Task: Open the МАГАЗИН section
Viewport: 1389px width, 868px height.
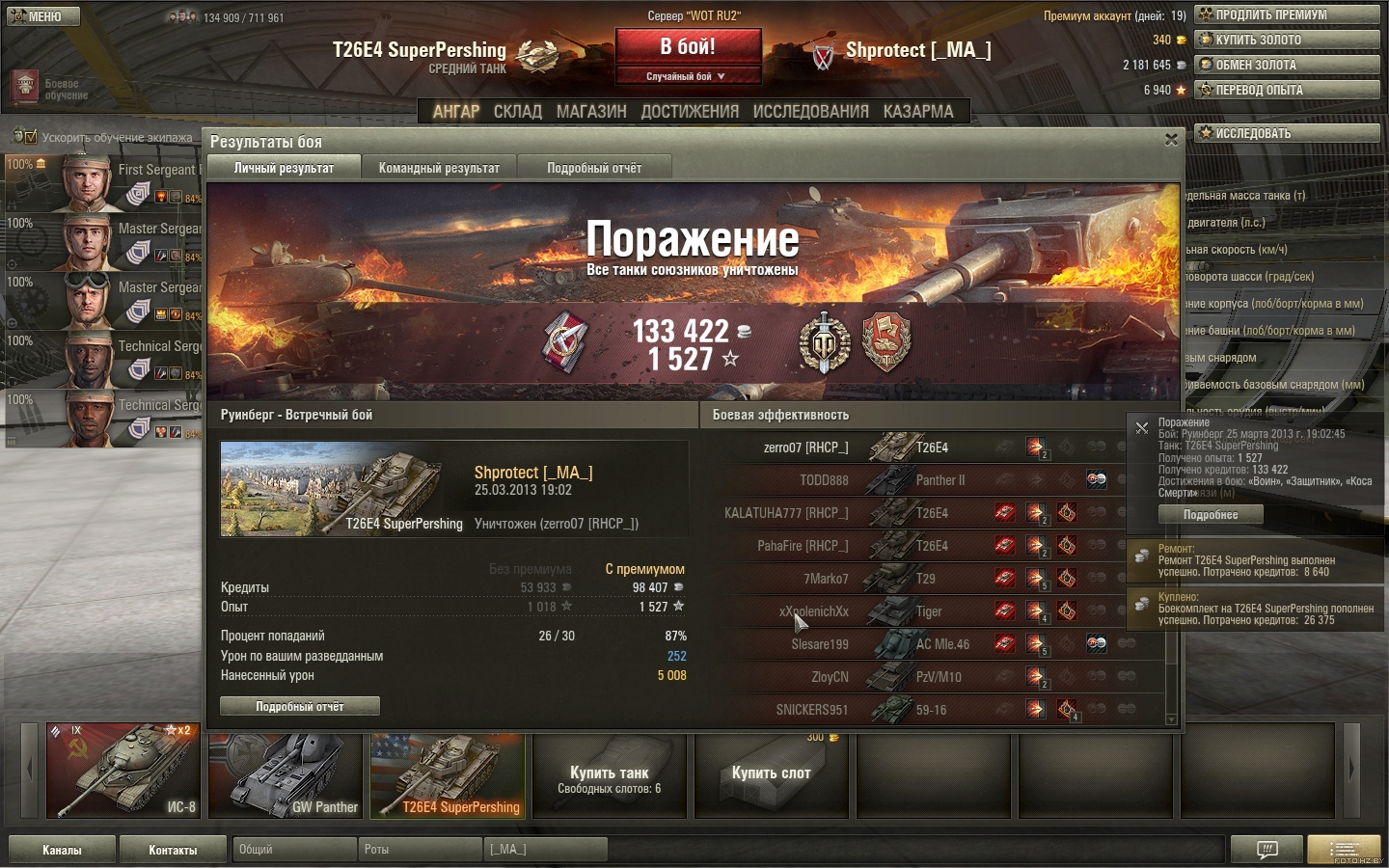Action: [591, 112]
